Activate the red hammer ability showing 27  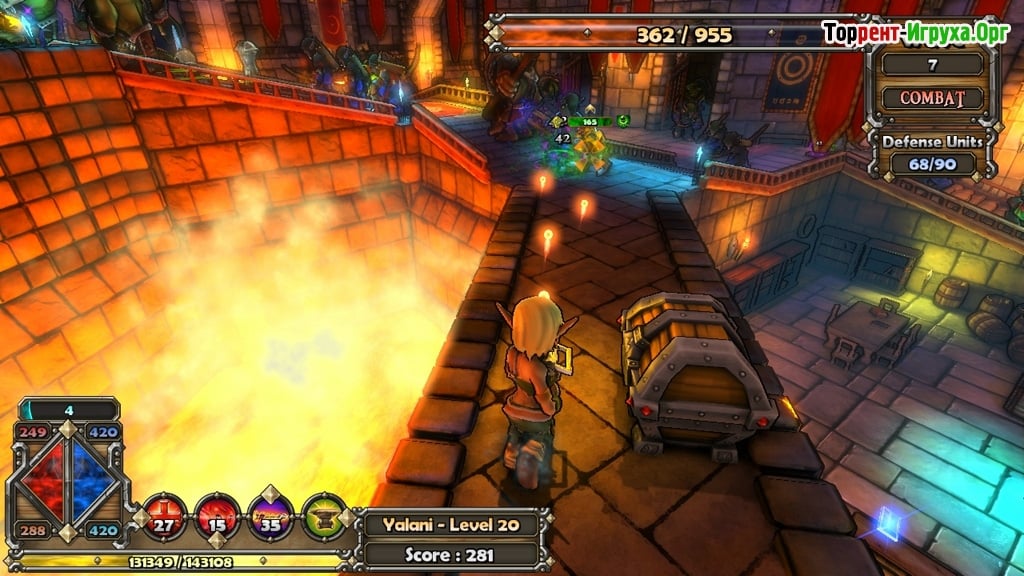point(164,516)
